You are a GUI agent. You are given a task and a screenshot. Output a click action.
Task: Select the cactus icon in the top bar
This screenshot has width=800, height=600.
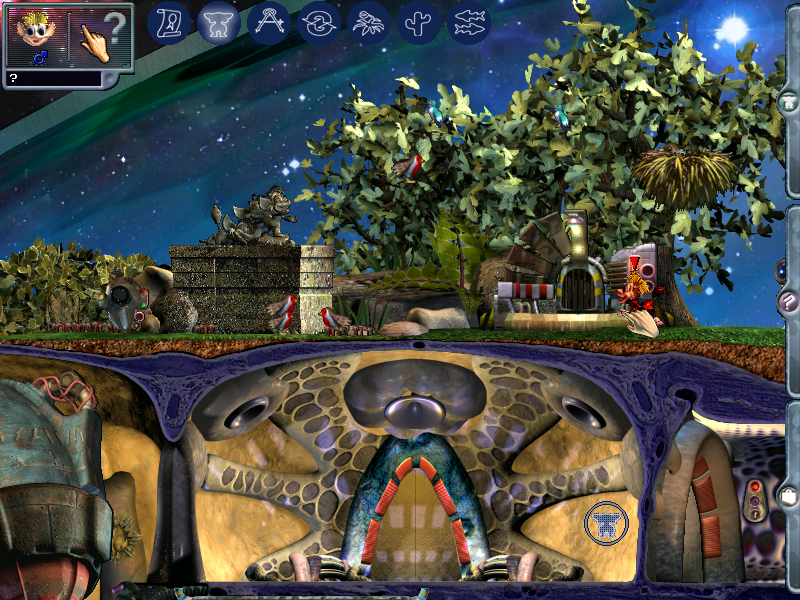419,21
